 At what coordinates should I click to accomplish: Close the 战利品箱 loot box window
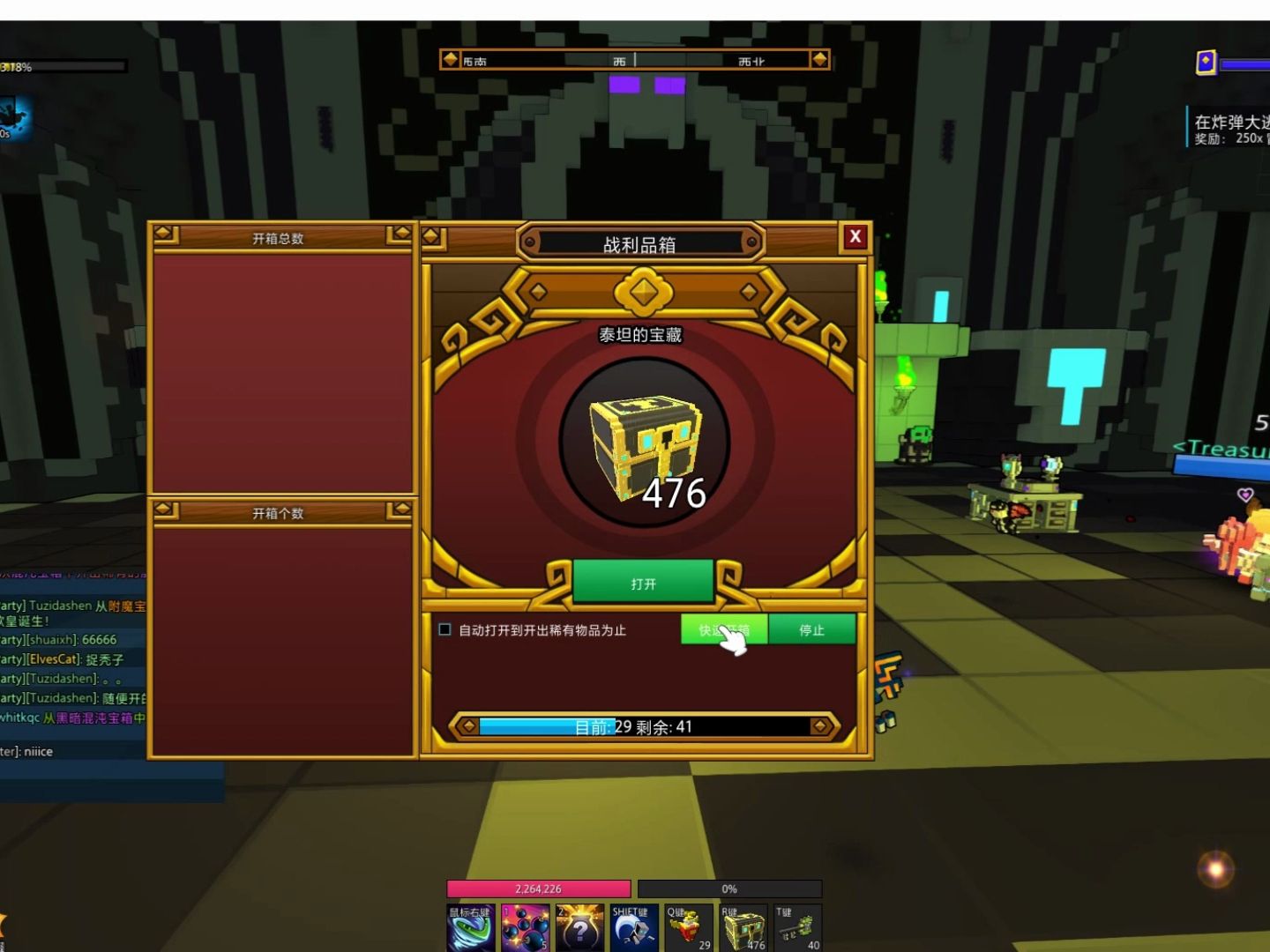855,237
